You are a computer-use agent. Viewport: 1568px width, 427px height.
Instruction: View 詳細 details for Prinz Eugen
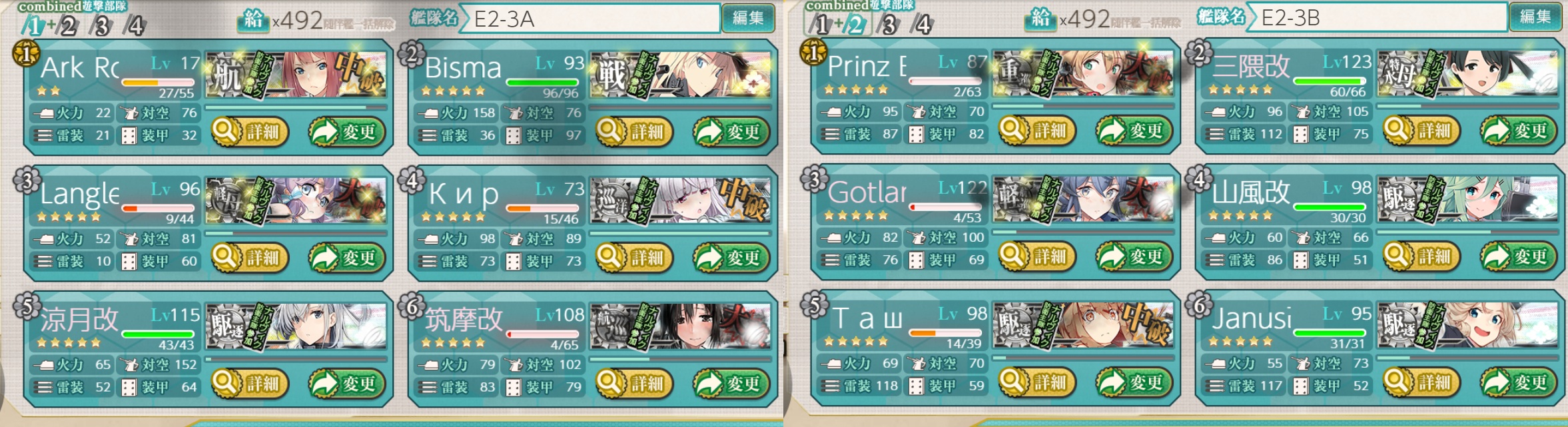[x=1037, y=130]
